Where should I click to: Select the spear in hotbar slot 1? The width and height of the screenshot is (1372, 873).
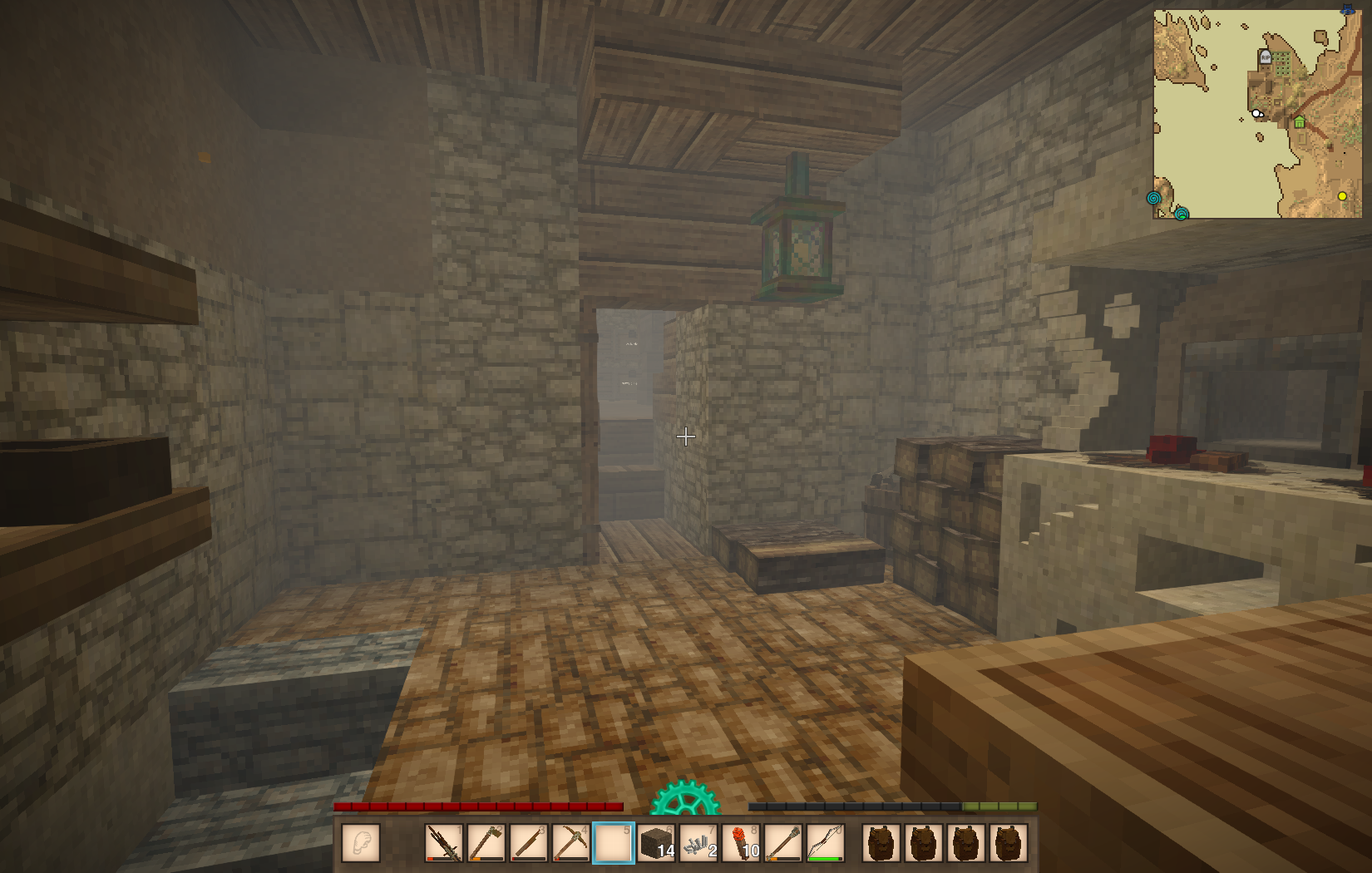click(x=444, y=843)
